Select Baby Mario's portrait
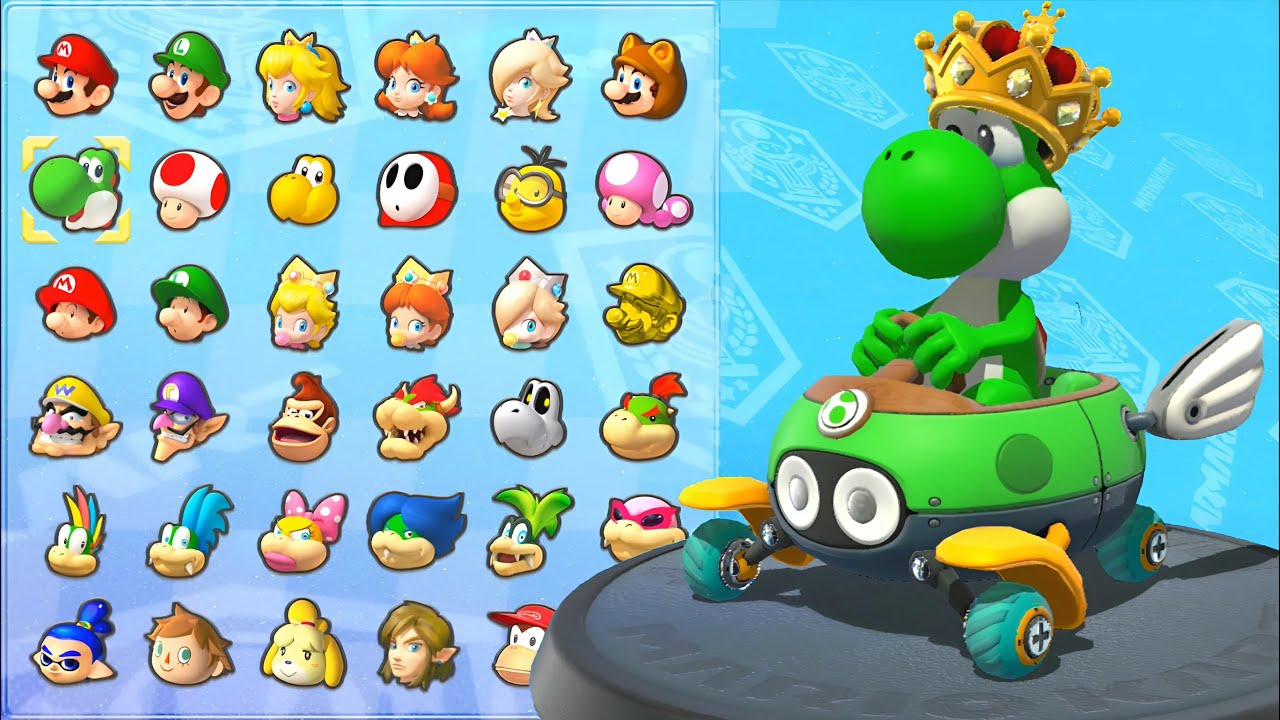 (x=76, y=303)
